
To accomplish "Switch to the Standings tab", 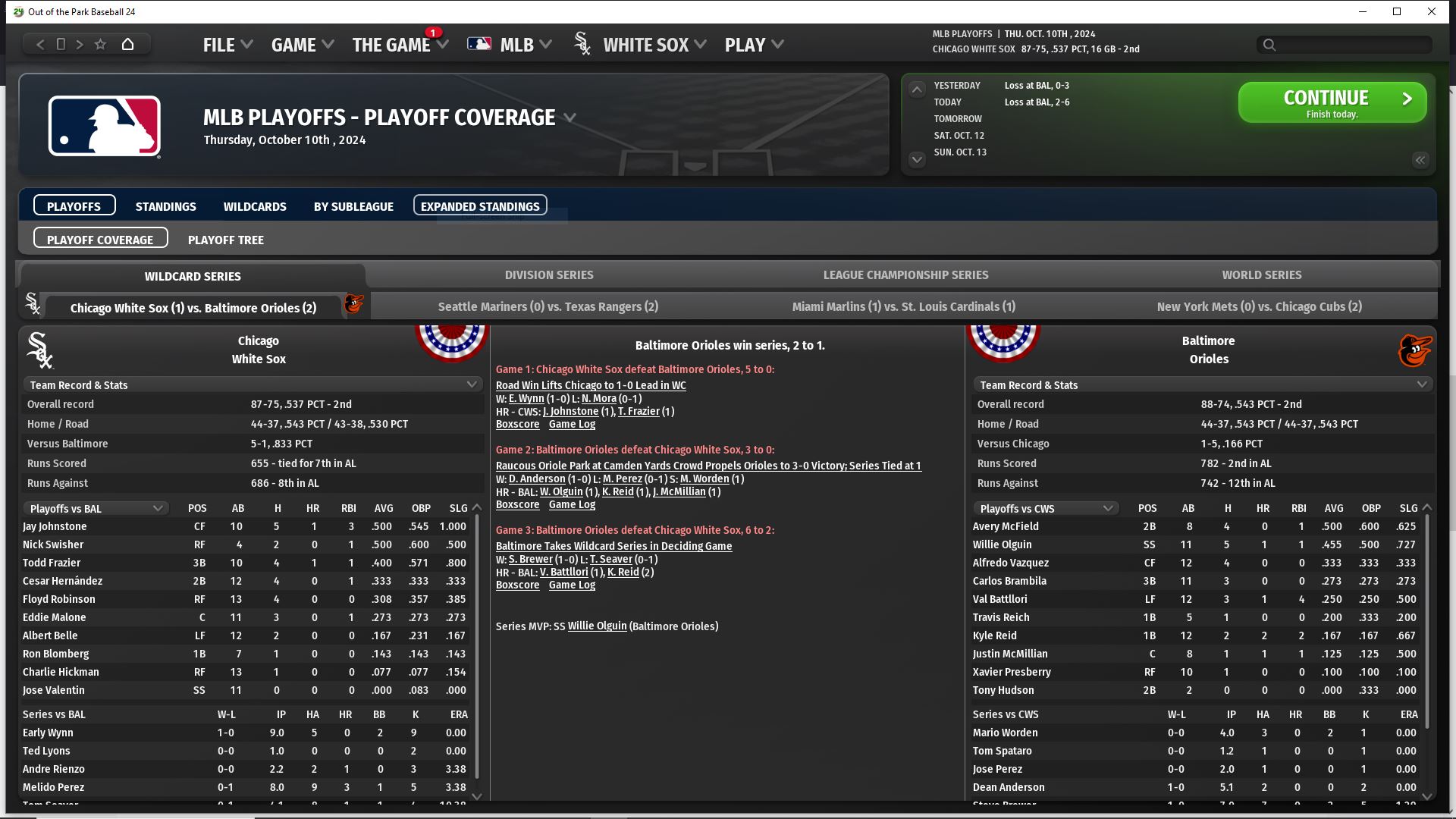I will tap(165, 206).
